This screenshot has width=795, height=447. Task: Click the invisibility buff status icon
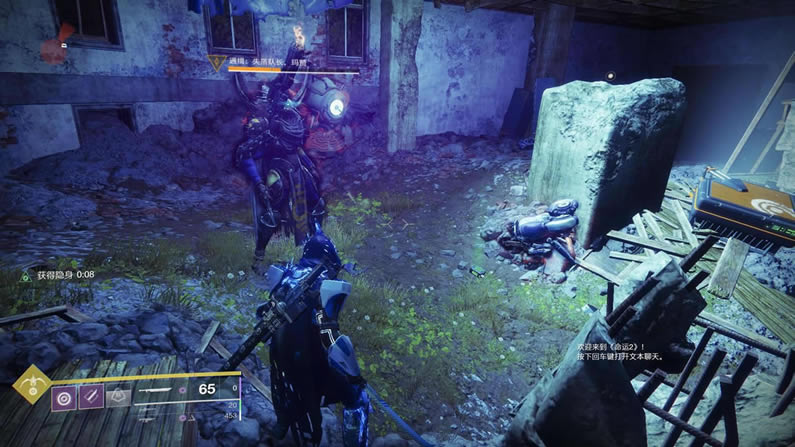pos(26,274)
